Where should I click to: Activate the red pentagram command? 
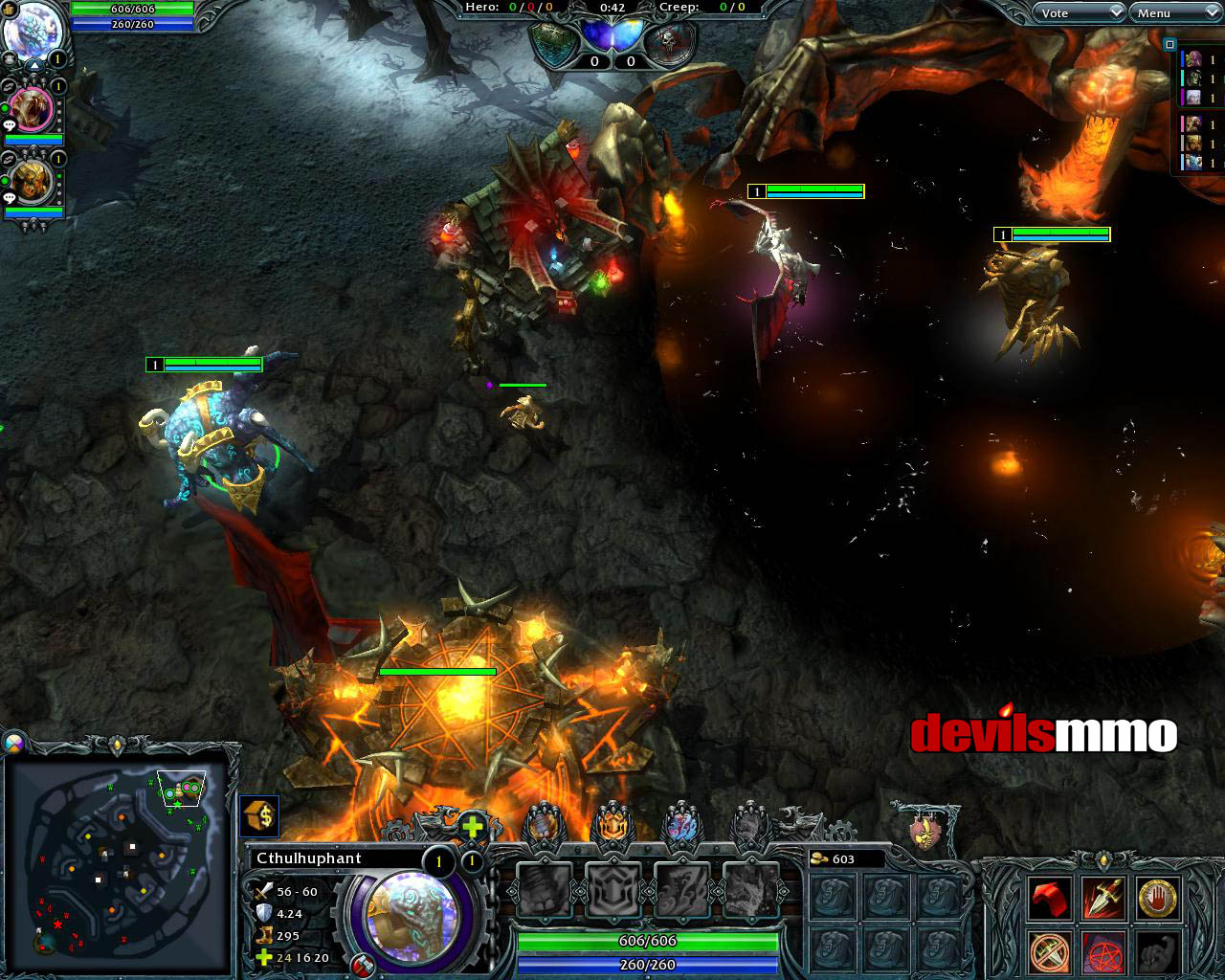[1102, 951]
